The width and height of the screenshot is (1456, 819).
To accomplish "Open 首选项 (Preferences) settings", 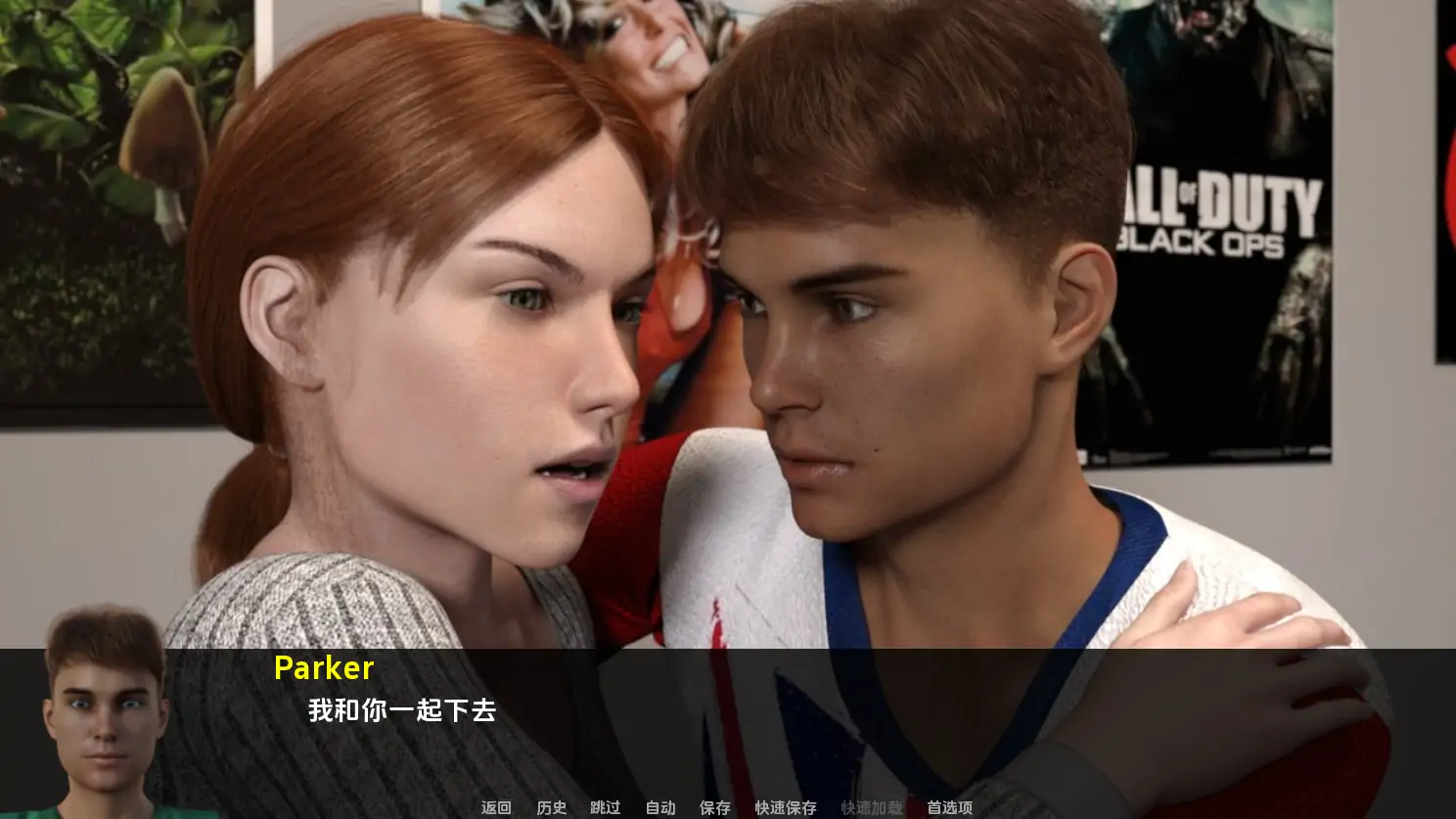I will (x=950, y=807).
